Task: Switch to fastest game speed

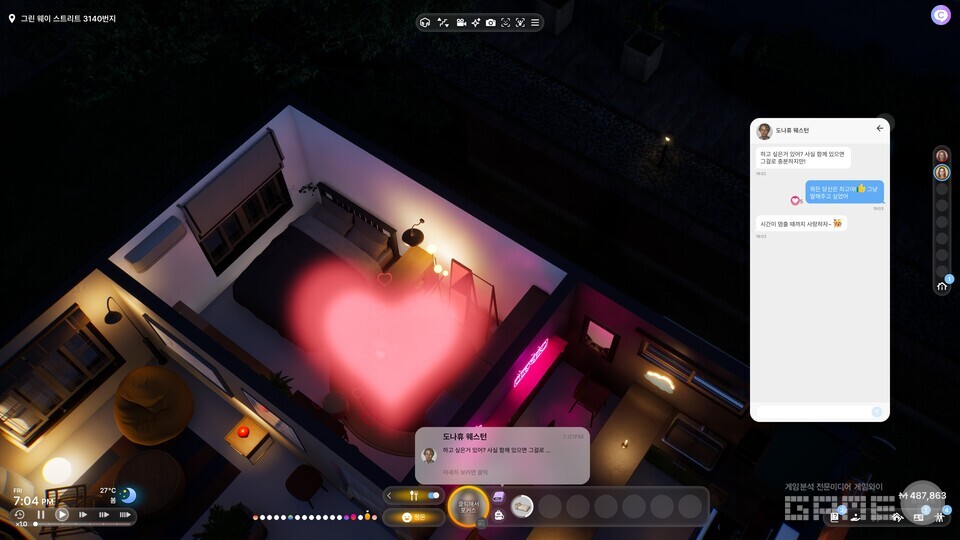Action: 125,515
